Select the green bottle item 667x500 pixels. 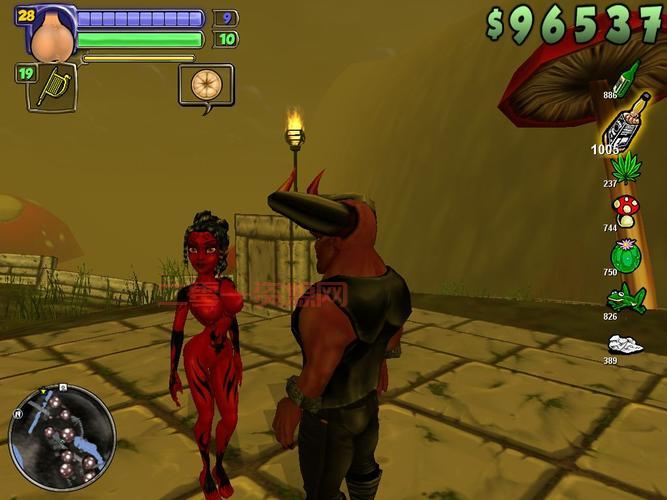(x=626, y=77)
